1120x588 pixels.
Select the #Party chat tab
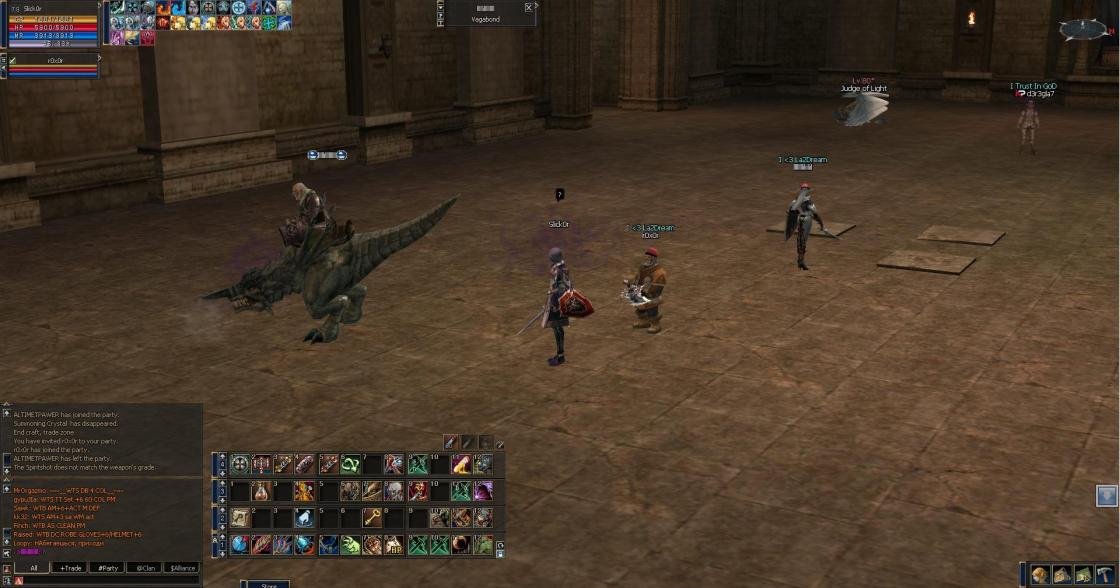[x=107, y=568]
